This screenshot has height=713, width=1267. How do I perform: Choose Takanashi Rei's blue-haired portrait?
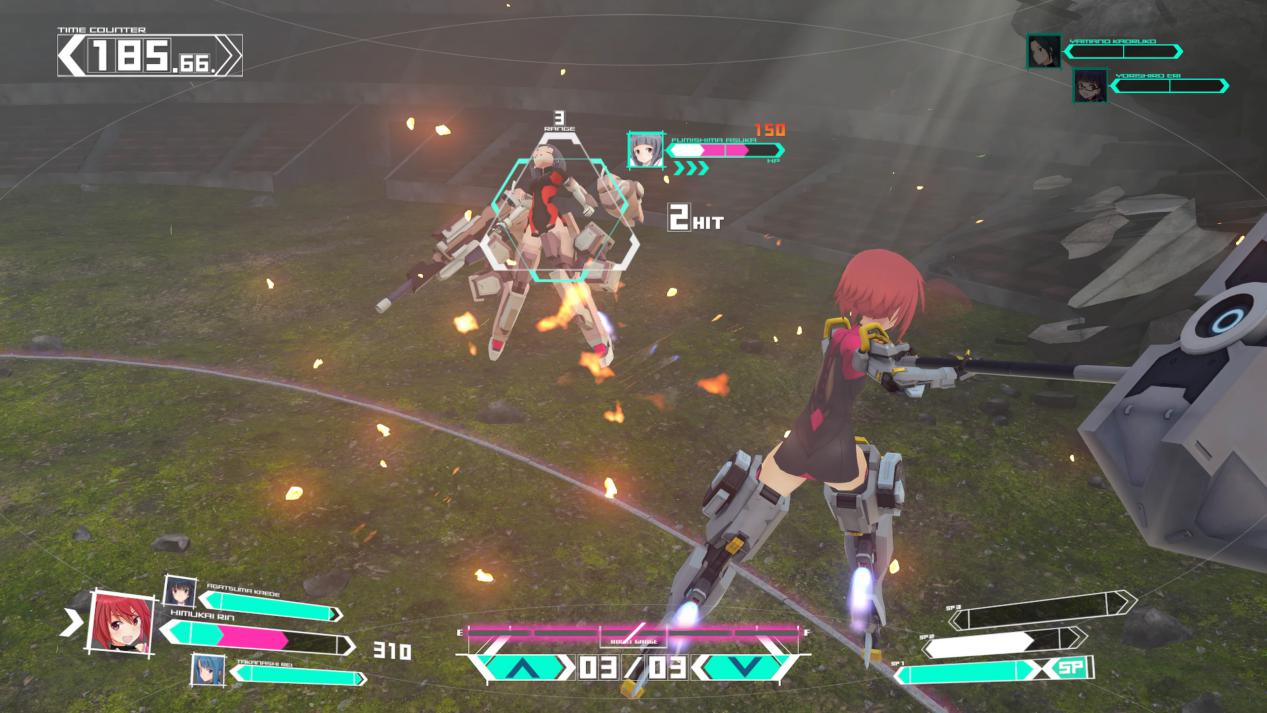tap(208, 669)
